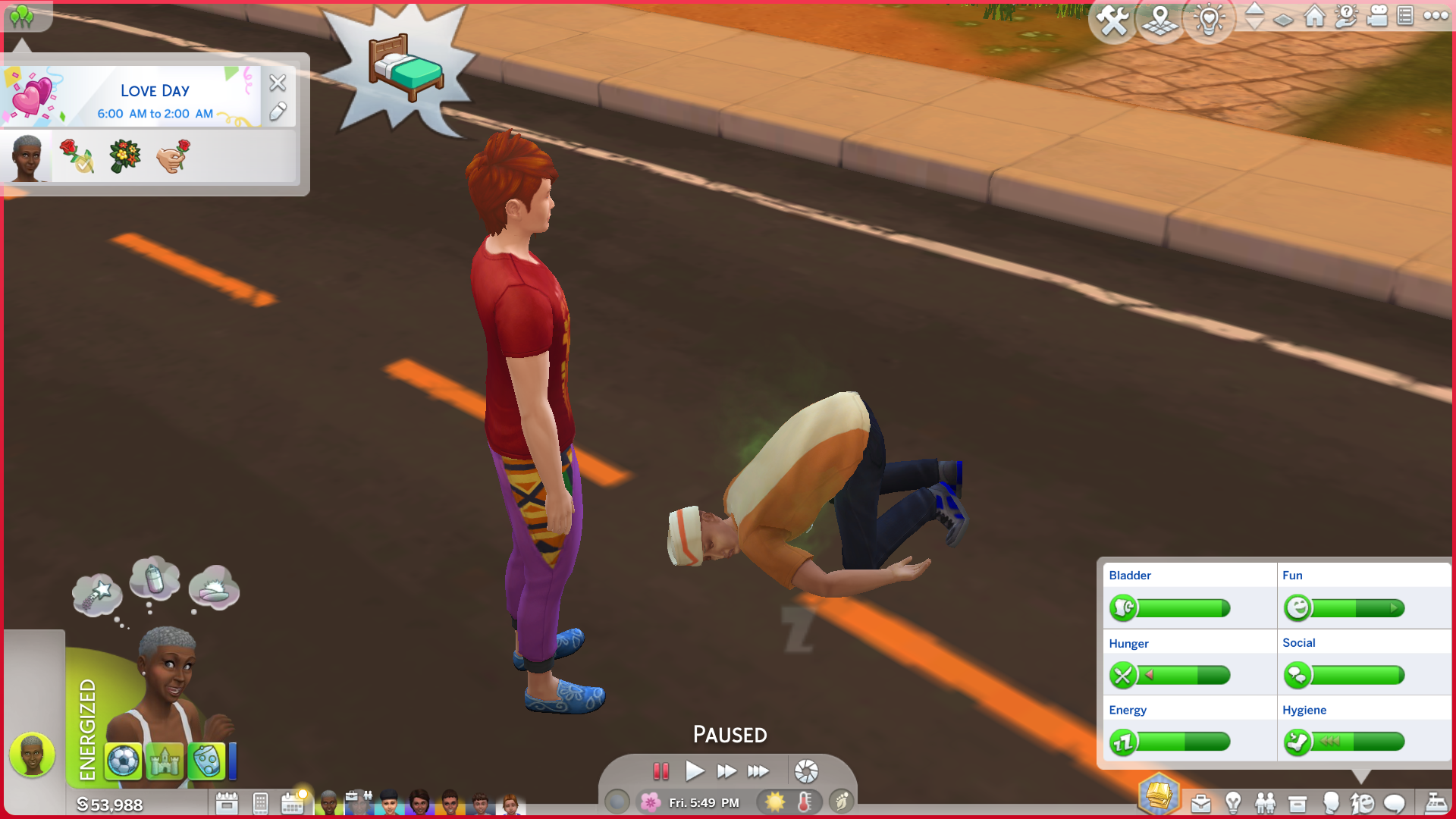Screen dimensions: 1456x819
Task: Pause the game with the red pause button
Action: point(661,771)
